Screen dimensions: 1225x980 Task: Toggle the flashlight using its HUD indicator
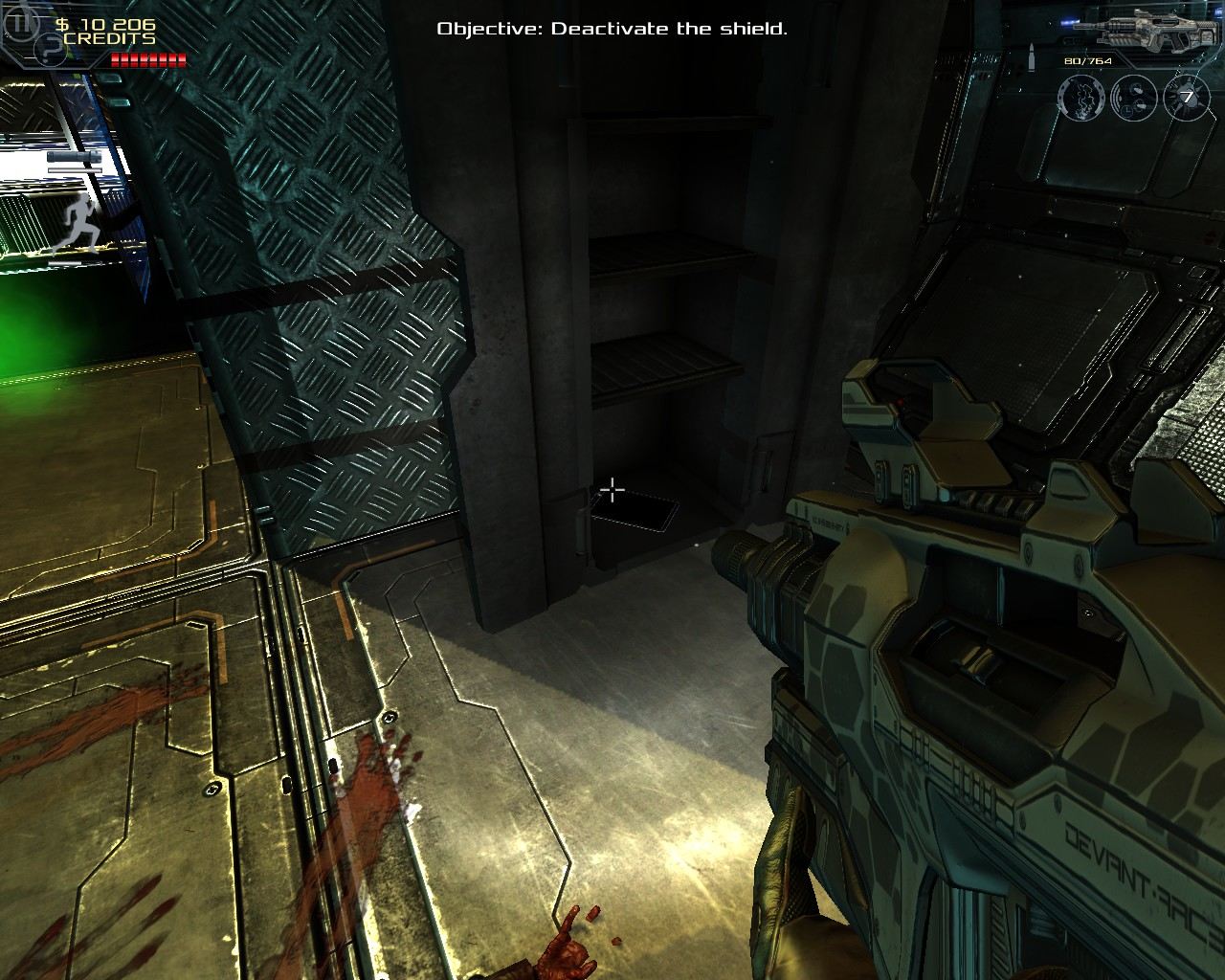[75, 156]
